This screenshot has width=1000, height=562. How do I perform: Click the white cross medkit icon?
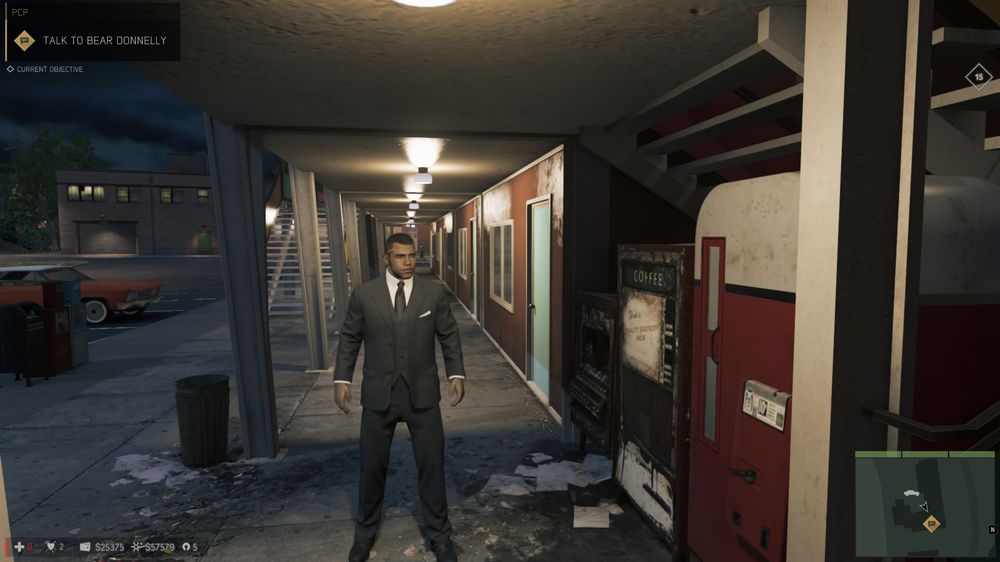click(20, 547)
